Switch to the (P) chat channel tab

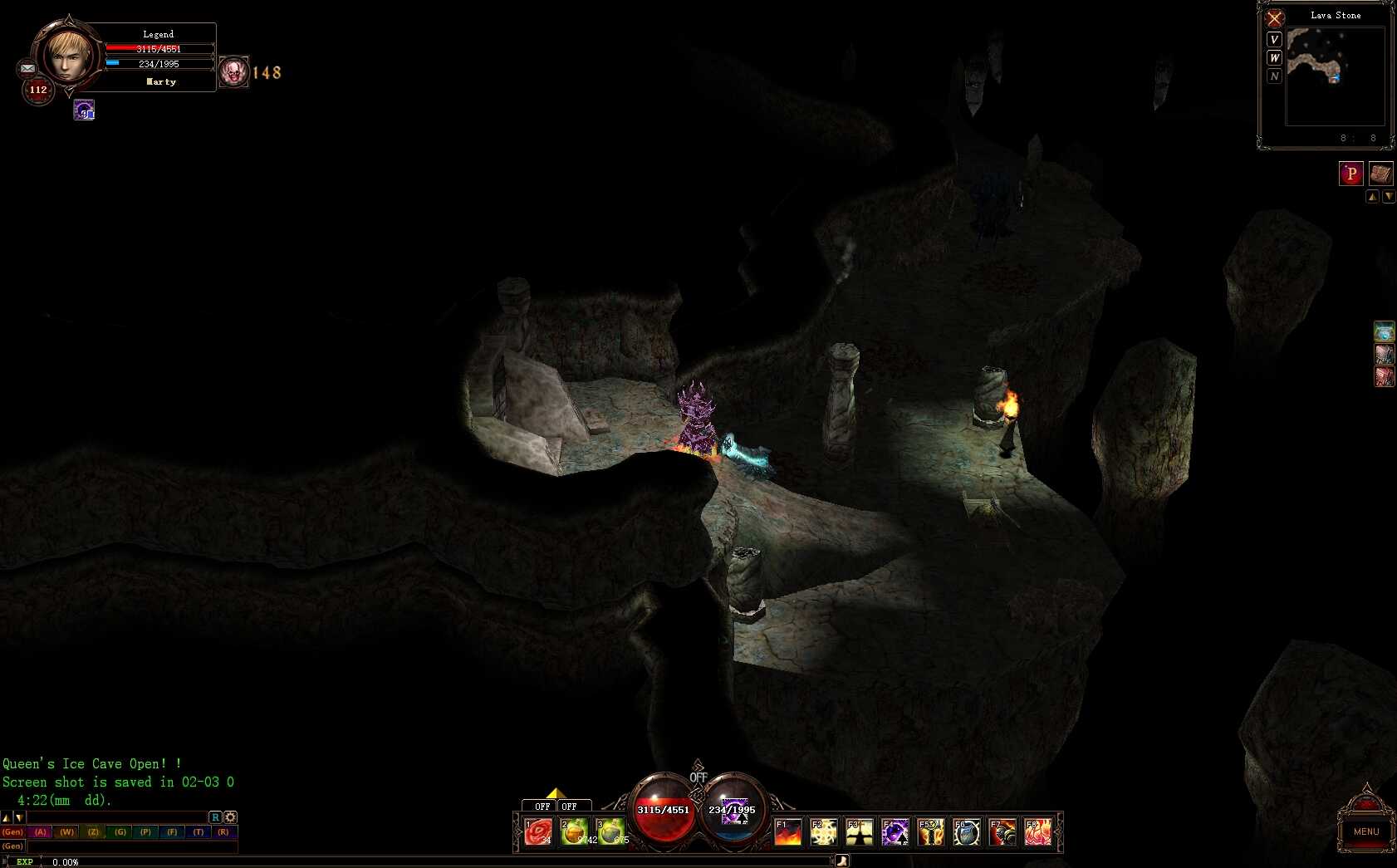point(146,831)
